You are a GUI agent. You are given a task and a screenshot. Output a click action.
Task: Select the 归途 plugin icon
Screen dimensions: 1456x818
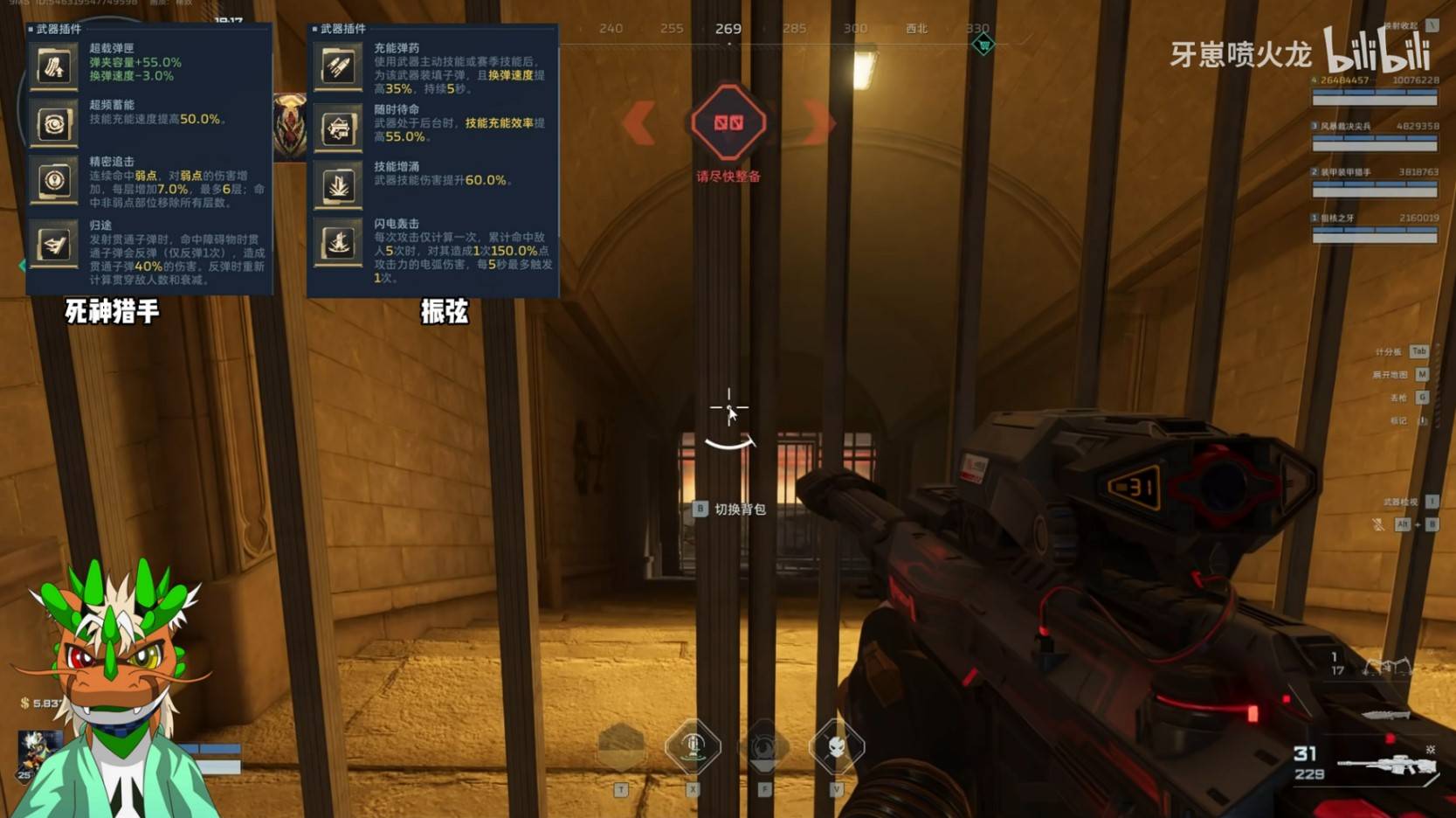[x=53, y=244]
